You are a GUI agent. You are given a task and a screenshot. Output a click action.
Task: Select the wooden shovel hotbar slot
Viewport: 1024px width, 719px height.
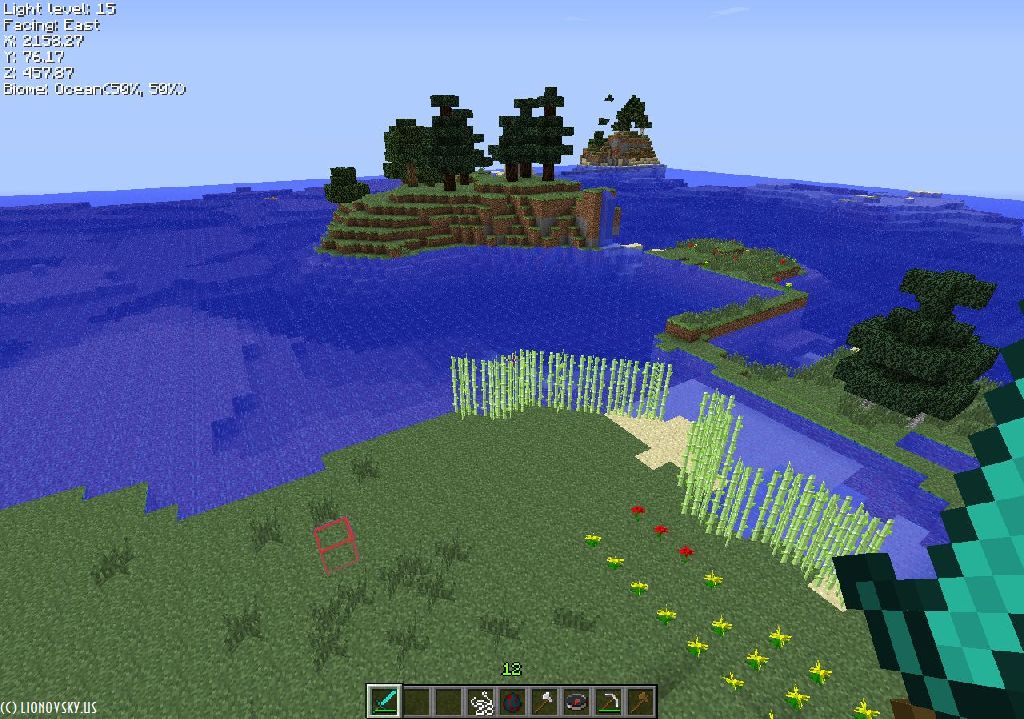(x=640, y=701)
